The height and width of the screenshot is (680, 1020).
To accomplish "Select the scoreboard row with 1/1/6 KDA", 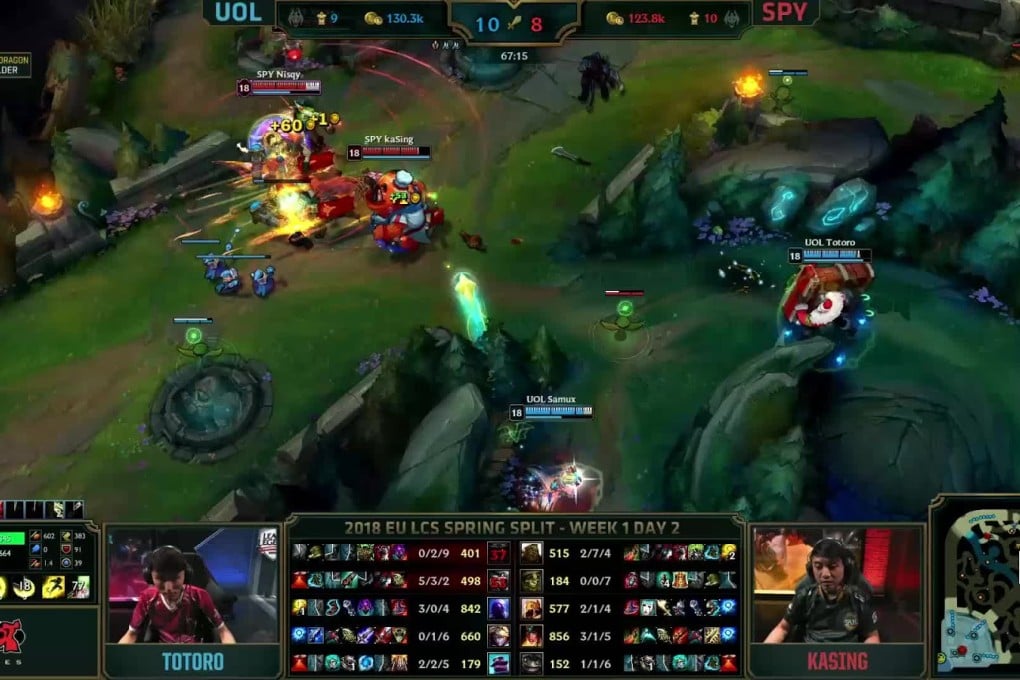I will 628,662.
